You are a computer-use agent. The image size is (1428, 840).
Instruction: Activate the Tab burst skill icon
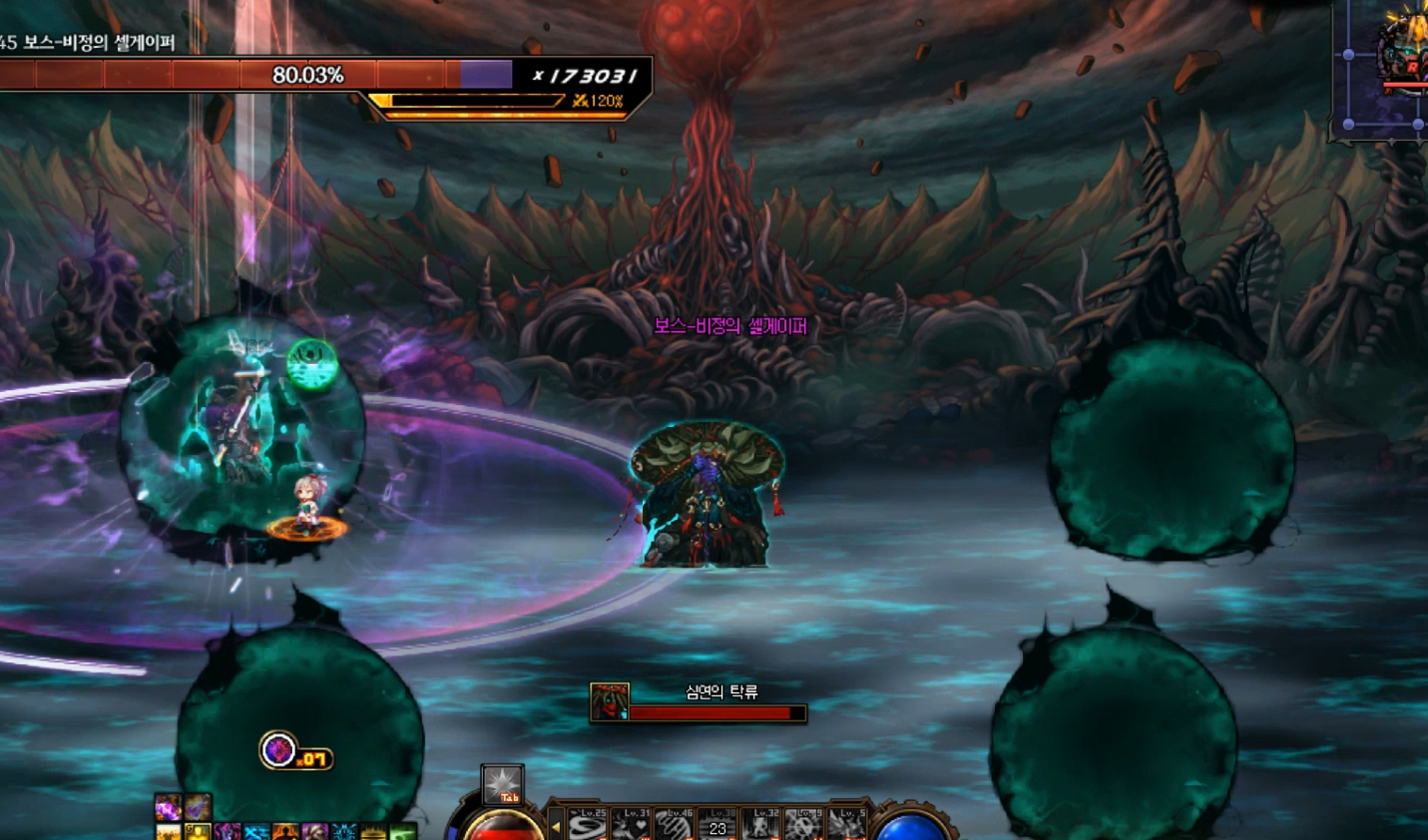502,784
